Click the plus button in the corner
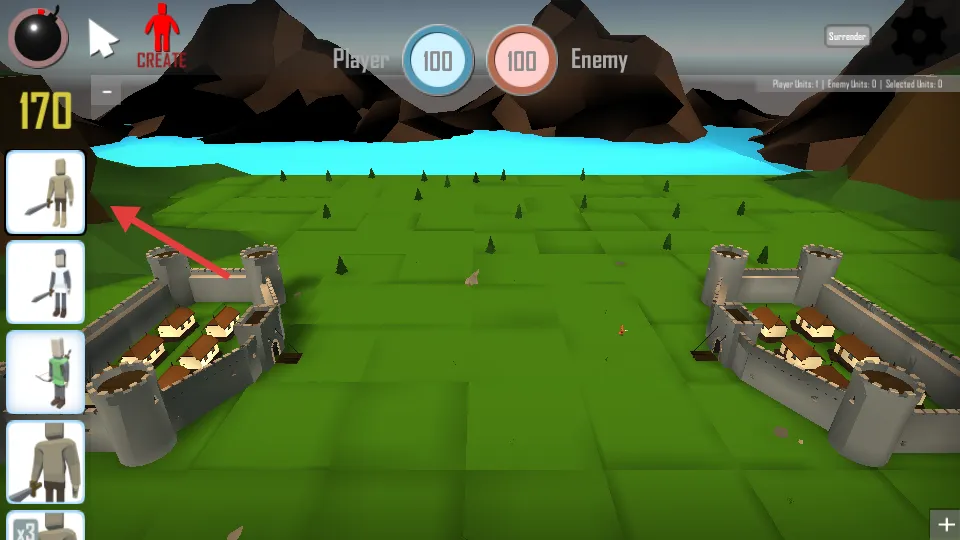This screenshot has width=960, height=540. point(945,525)
